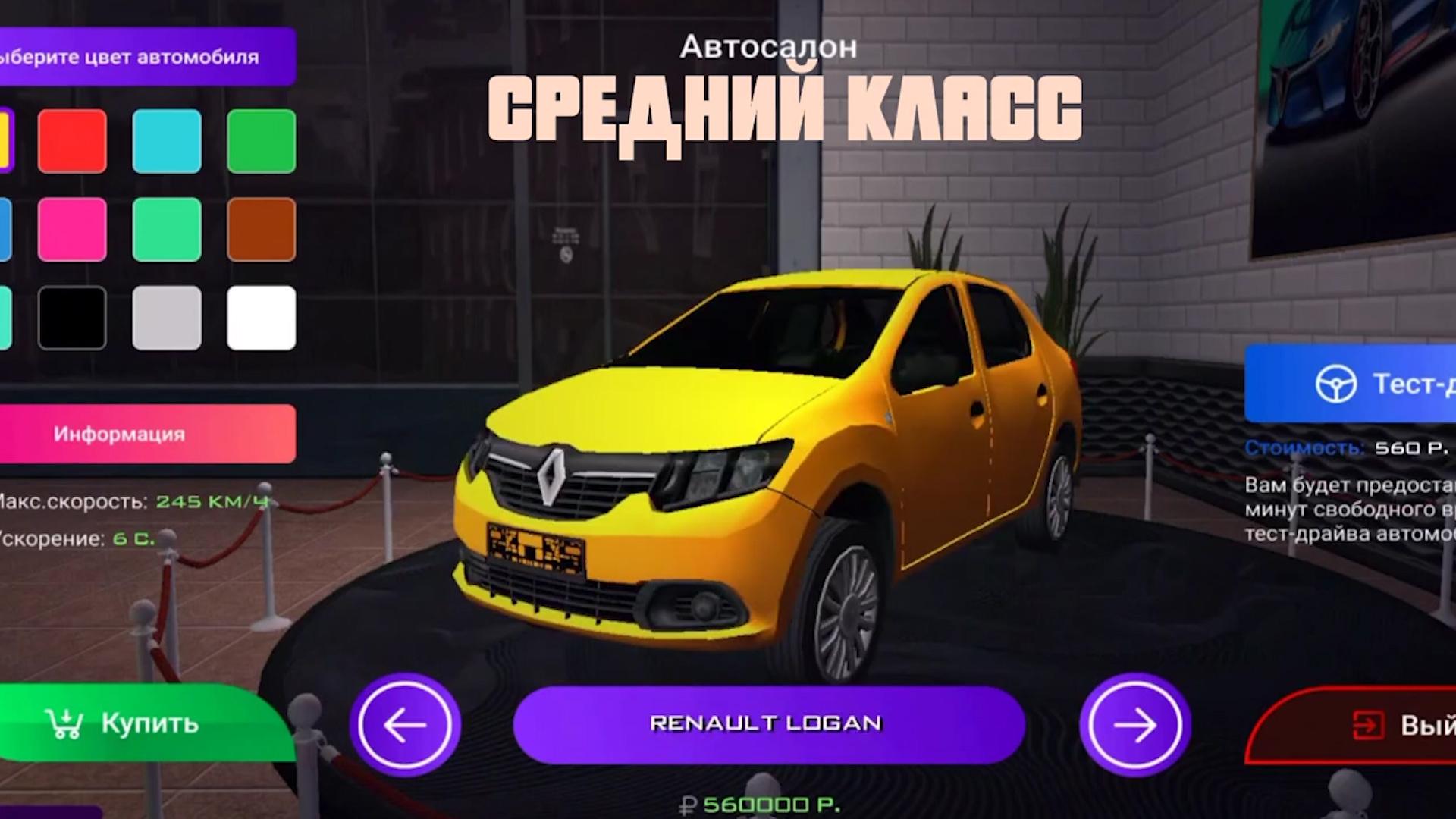This screenshot has height=819, width=1456.
Task: Select the light blue color swatch
Action: pos(167,141)
